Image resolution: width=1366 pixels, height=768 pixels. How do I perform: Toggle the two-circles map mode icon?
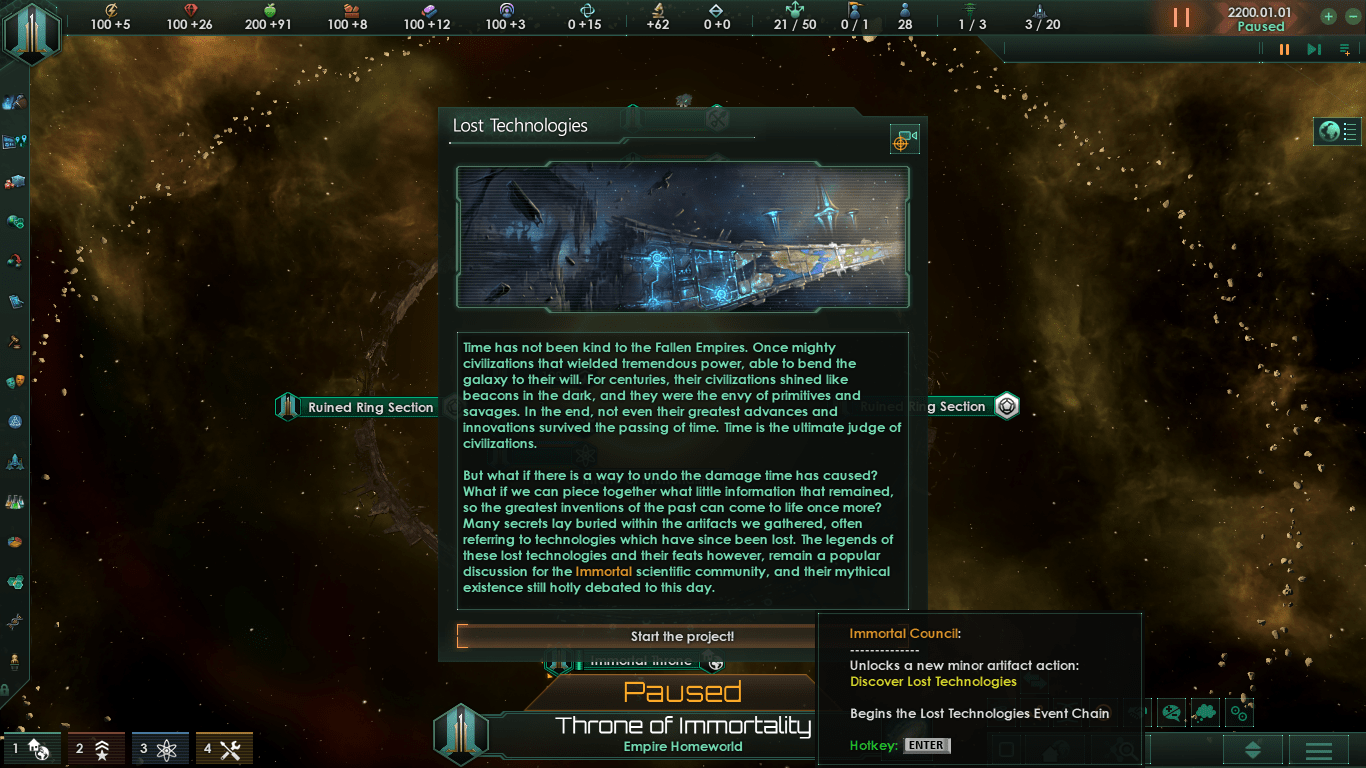pos(1239,713)
